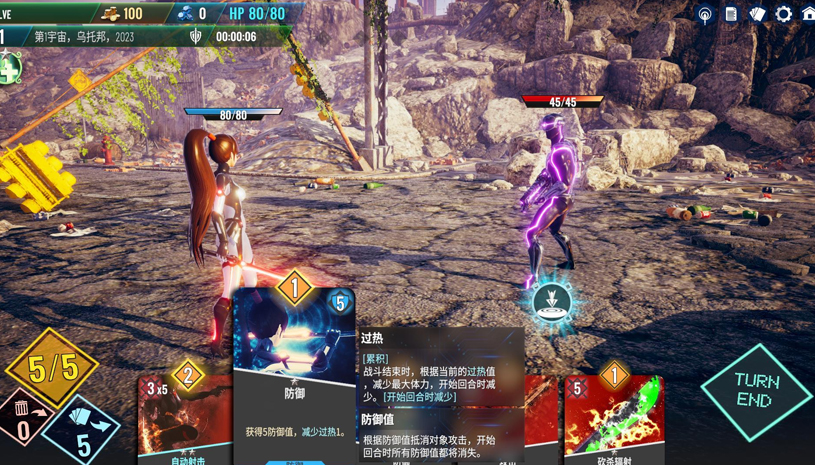Screen dimensions: 815x465
Task: End the turn with TURN END
Action: tap(756, 391)
